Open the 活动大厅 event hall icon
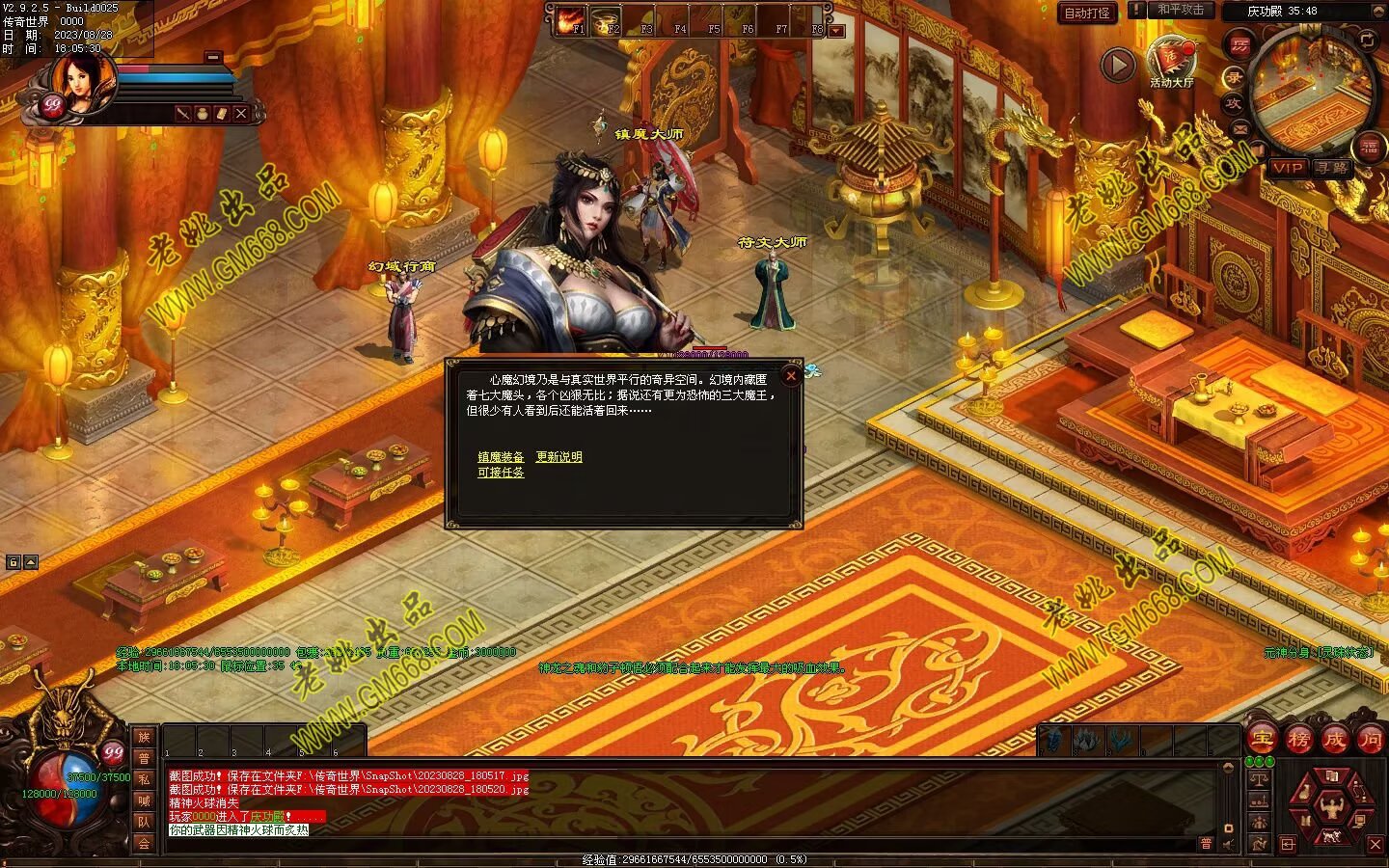This screenshot has width=1389, height=868. (1171, 58)
